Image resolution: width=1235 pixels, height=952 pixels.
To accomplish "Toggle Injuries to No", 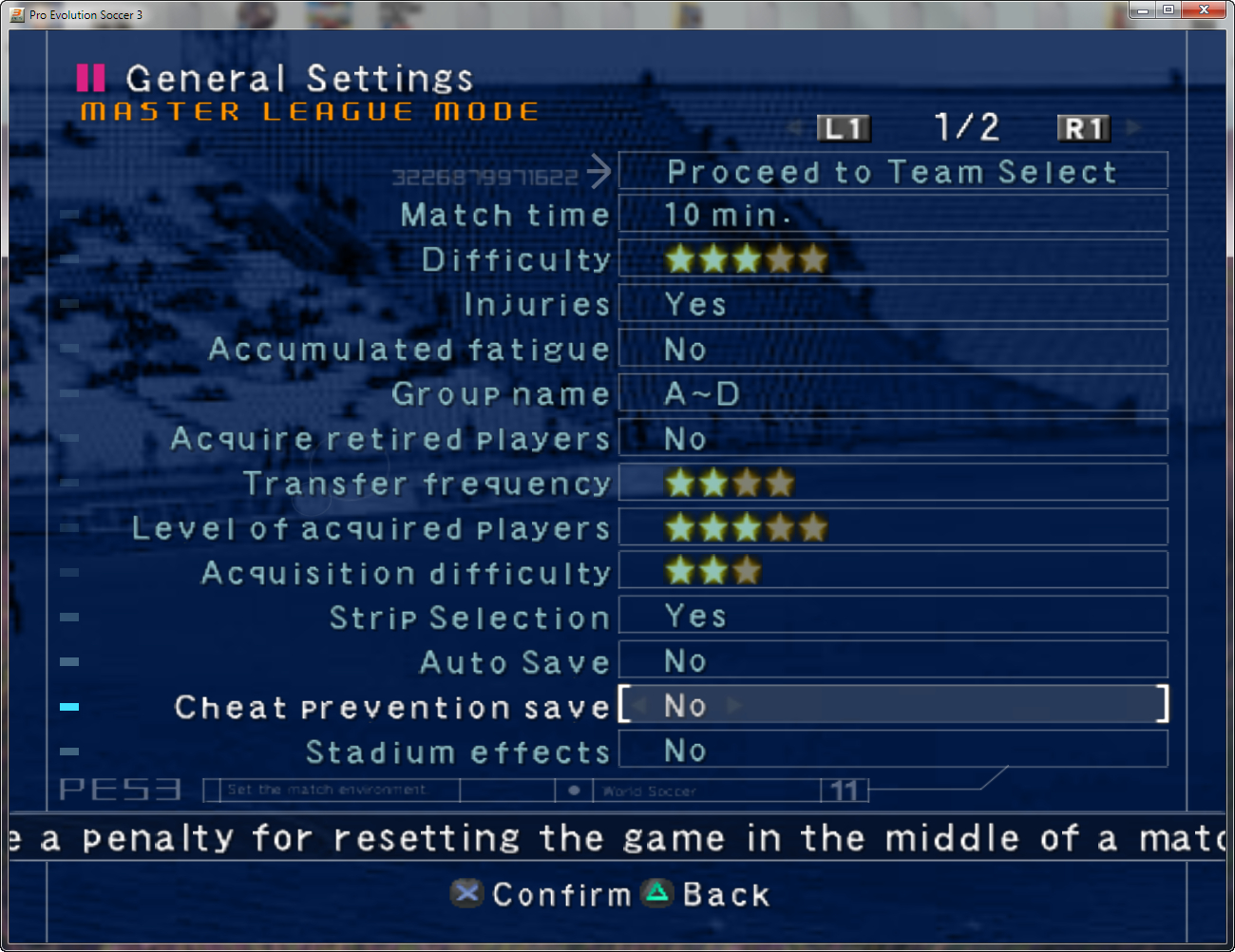I will point(893,303).
